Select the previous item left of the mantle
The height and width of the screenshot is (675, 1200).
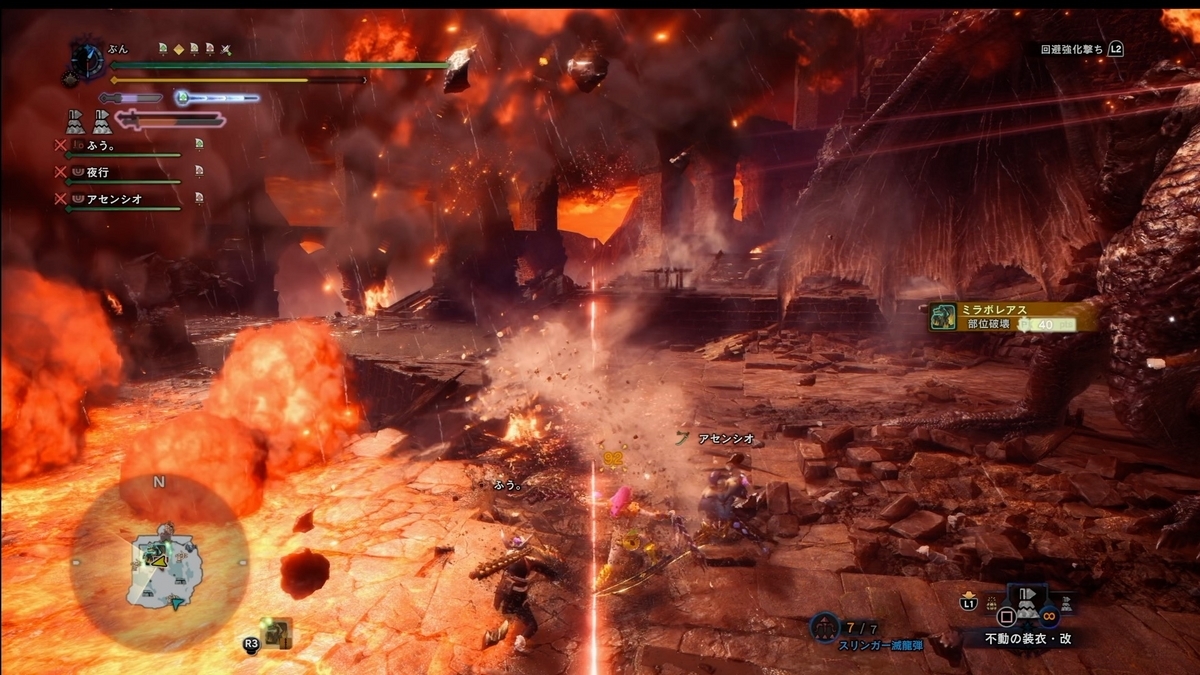point(993,607)
